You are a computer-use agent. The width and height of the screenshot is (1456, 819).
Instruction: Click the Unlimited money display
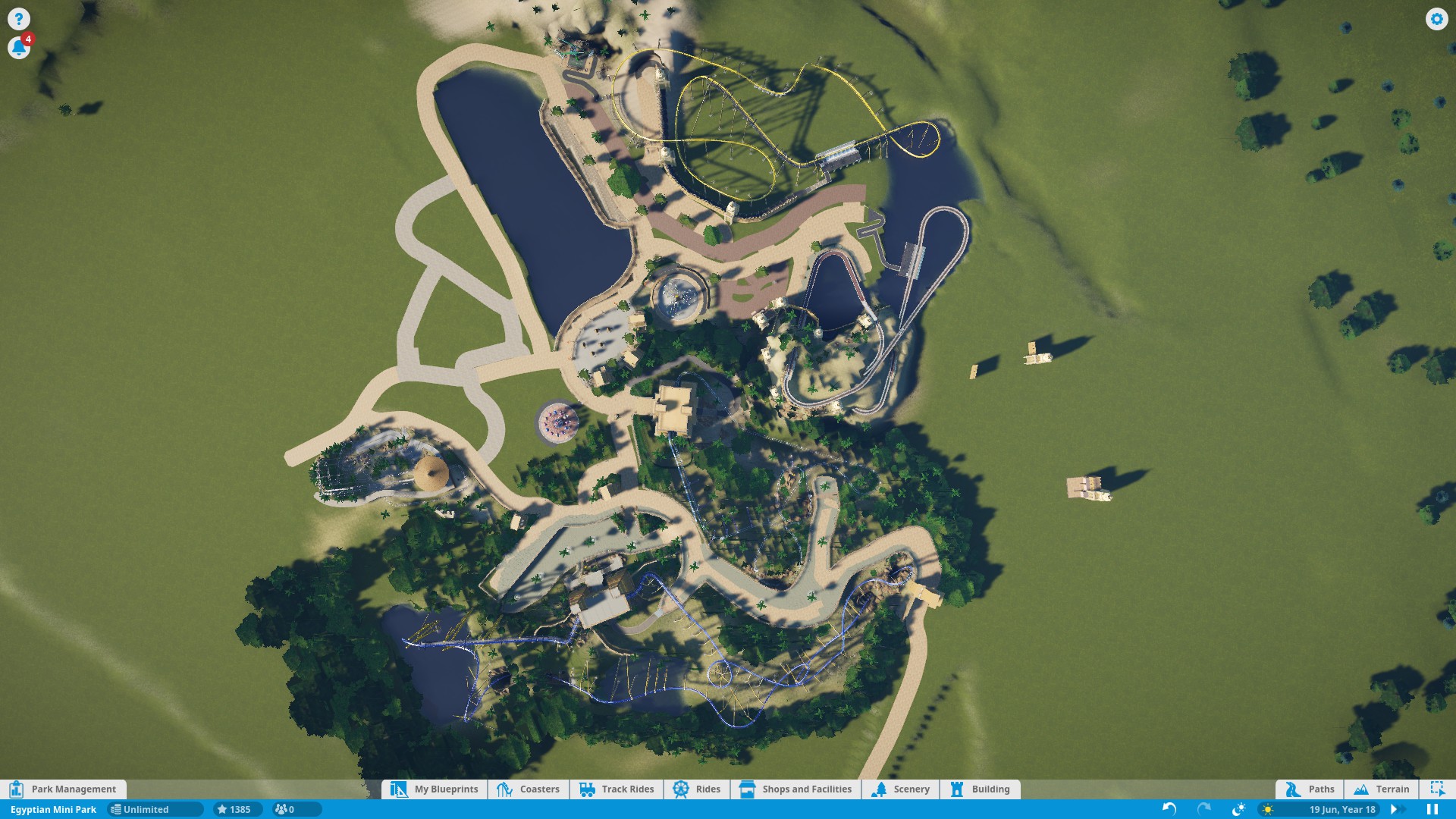point(154,810)
